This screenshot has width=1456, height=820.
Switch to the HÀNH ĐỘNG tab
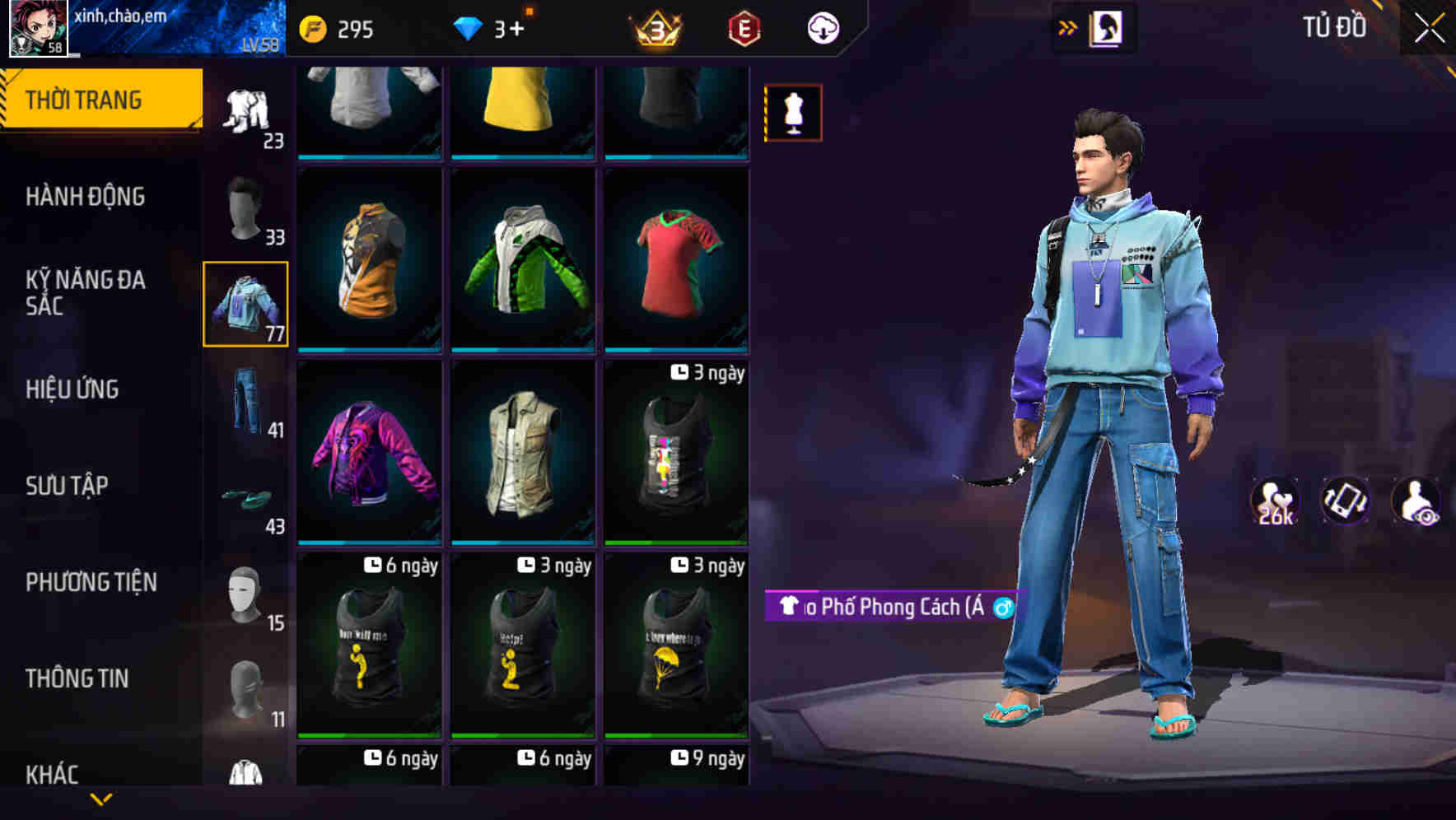[86, 196]
